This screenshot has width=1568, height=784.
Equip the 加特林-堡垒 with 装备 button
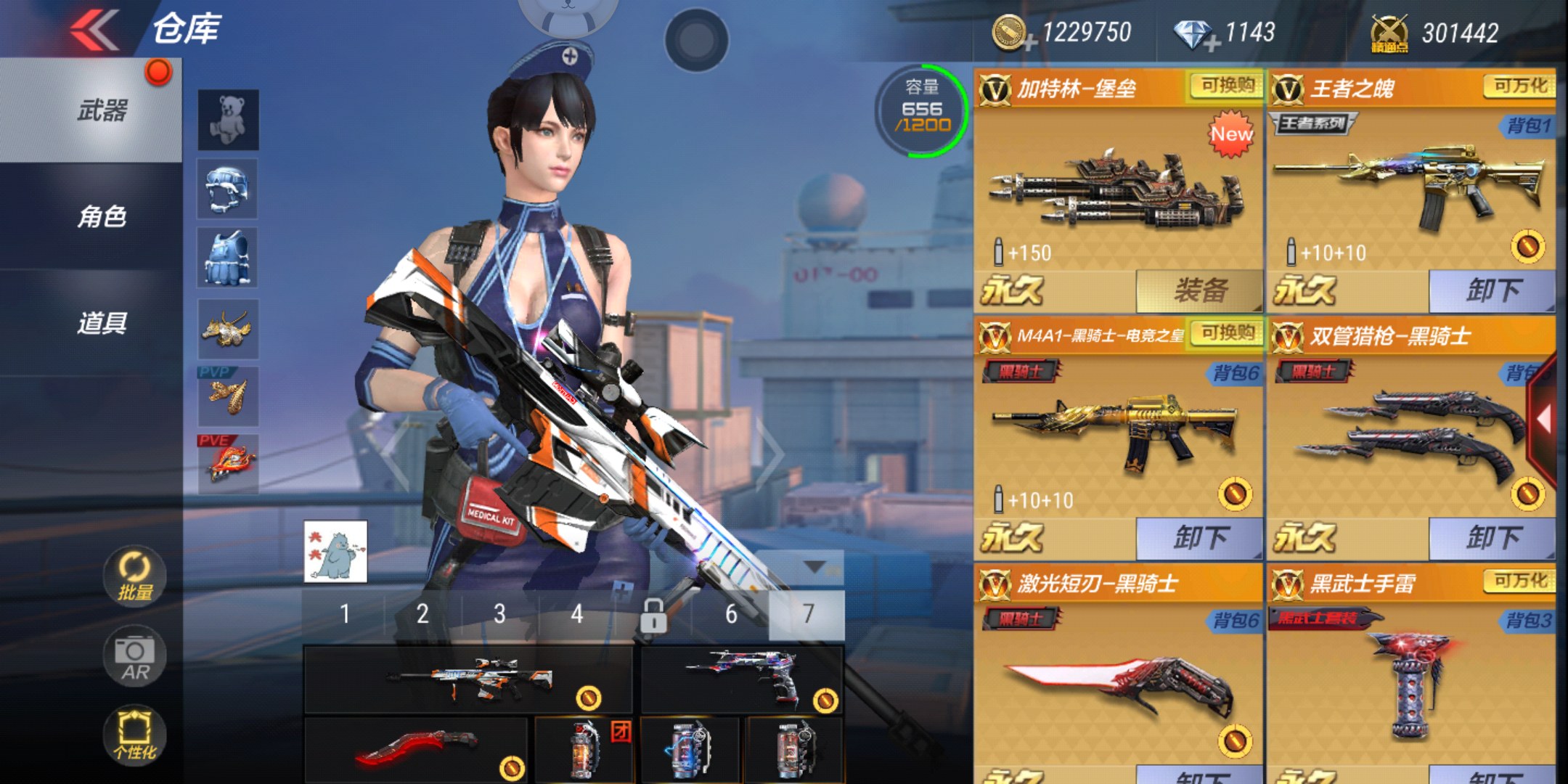1199,291
